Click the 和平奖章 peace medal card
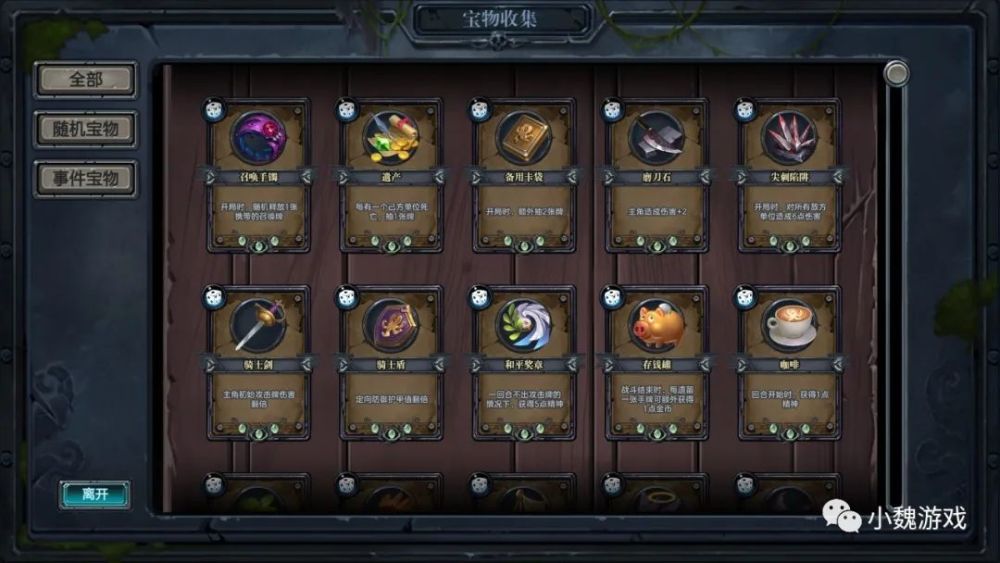Viewport: 1000px width, 563px height. [523, 362]
